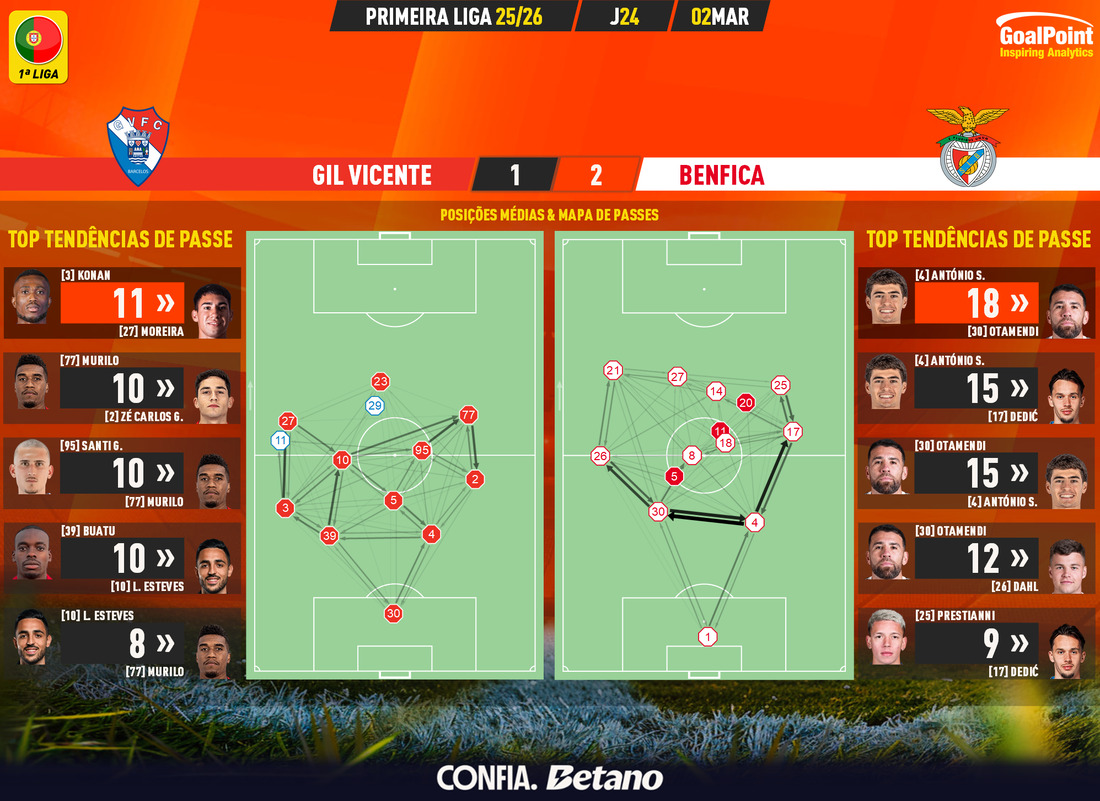
Task: Select Gil Vicente's blue number 11 marker
Action: tap(280, 440)
